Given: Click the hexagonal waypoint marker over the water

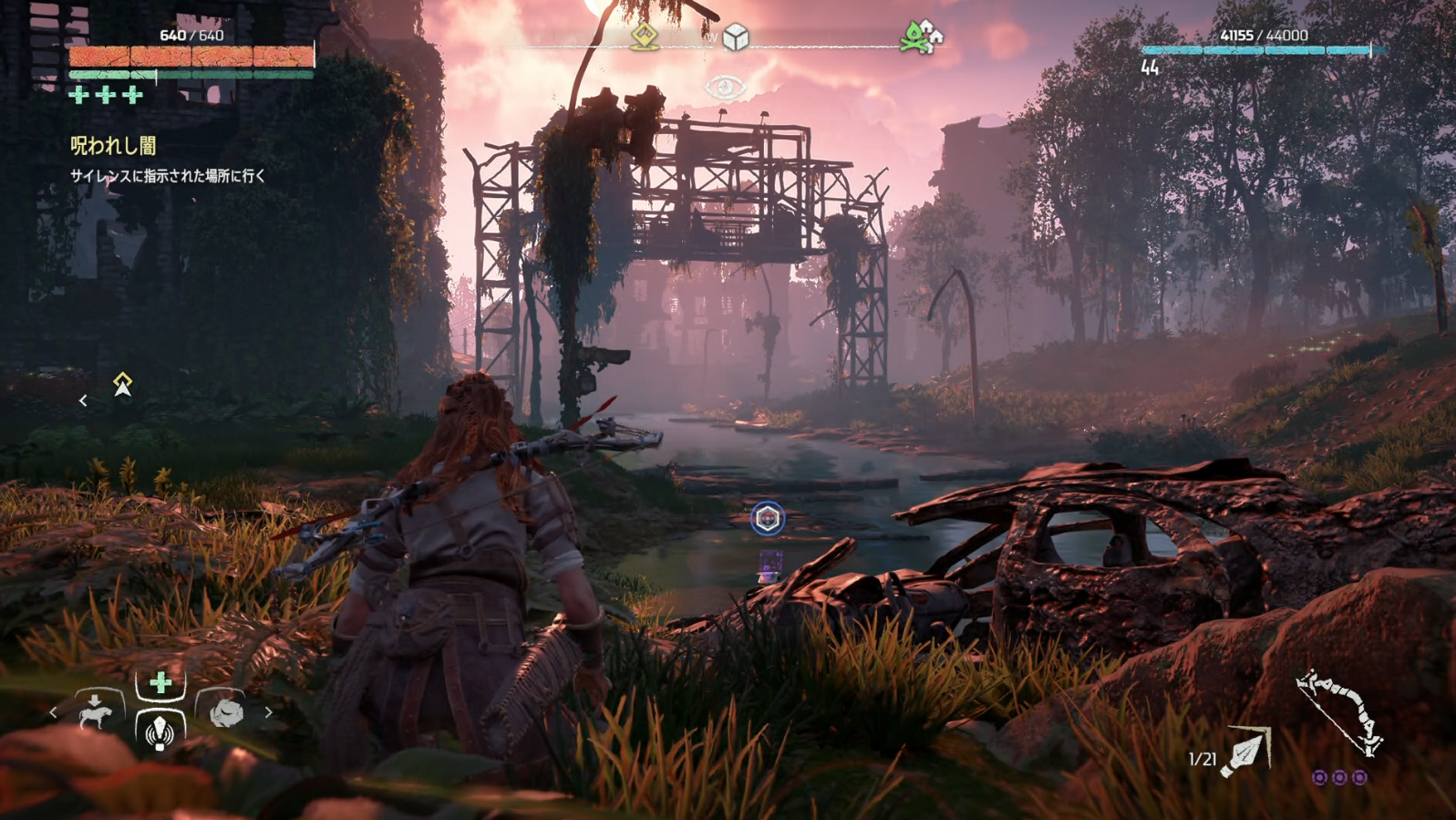Looking at the screenshot, I should [768, 519].
